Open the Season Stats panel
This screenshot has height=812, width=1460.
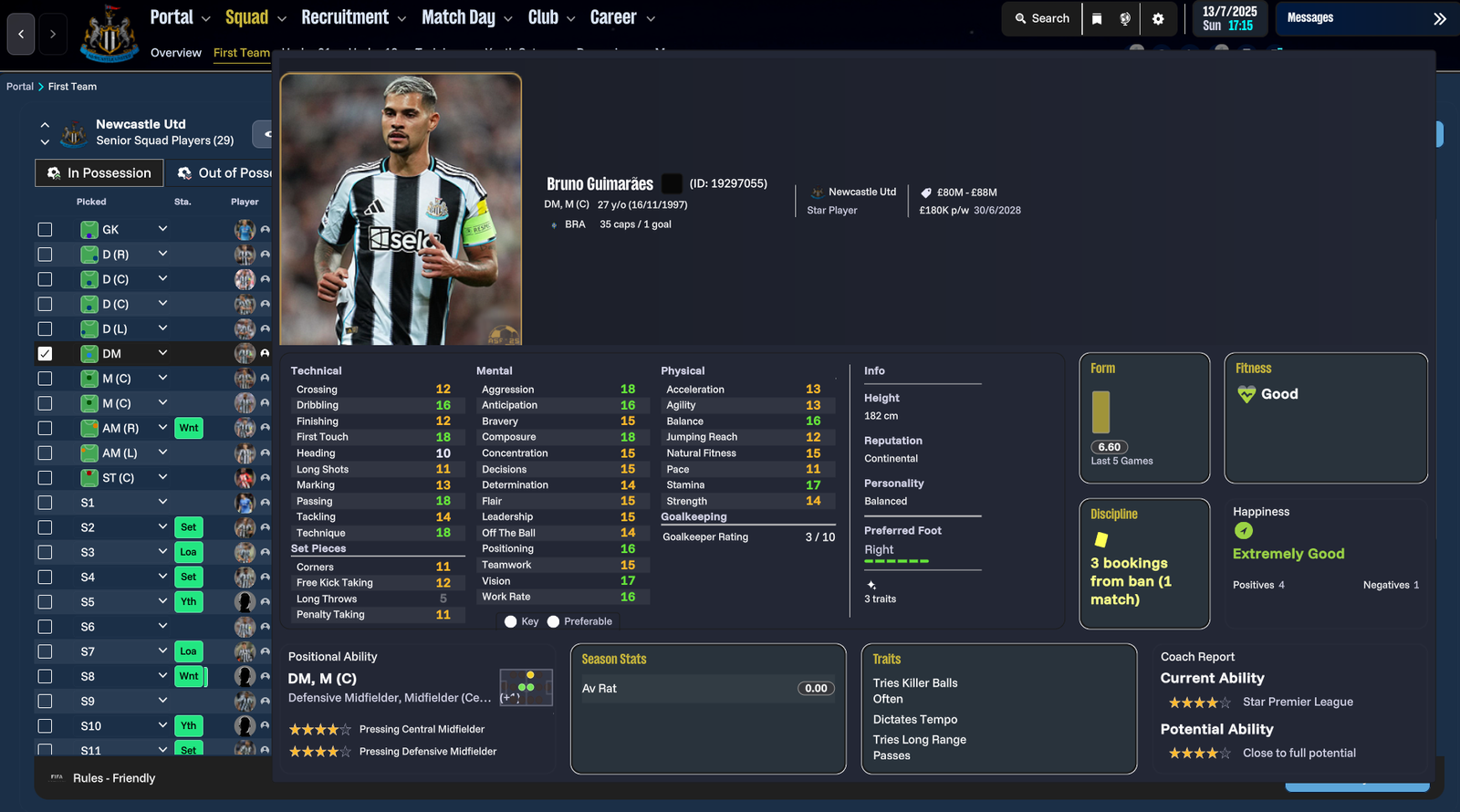(x=708, y=708)
